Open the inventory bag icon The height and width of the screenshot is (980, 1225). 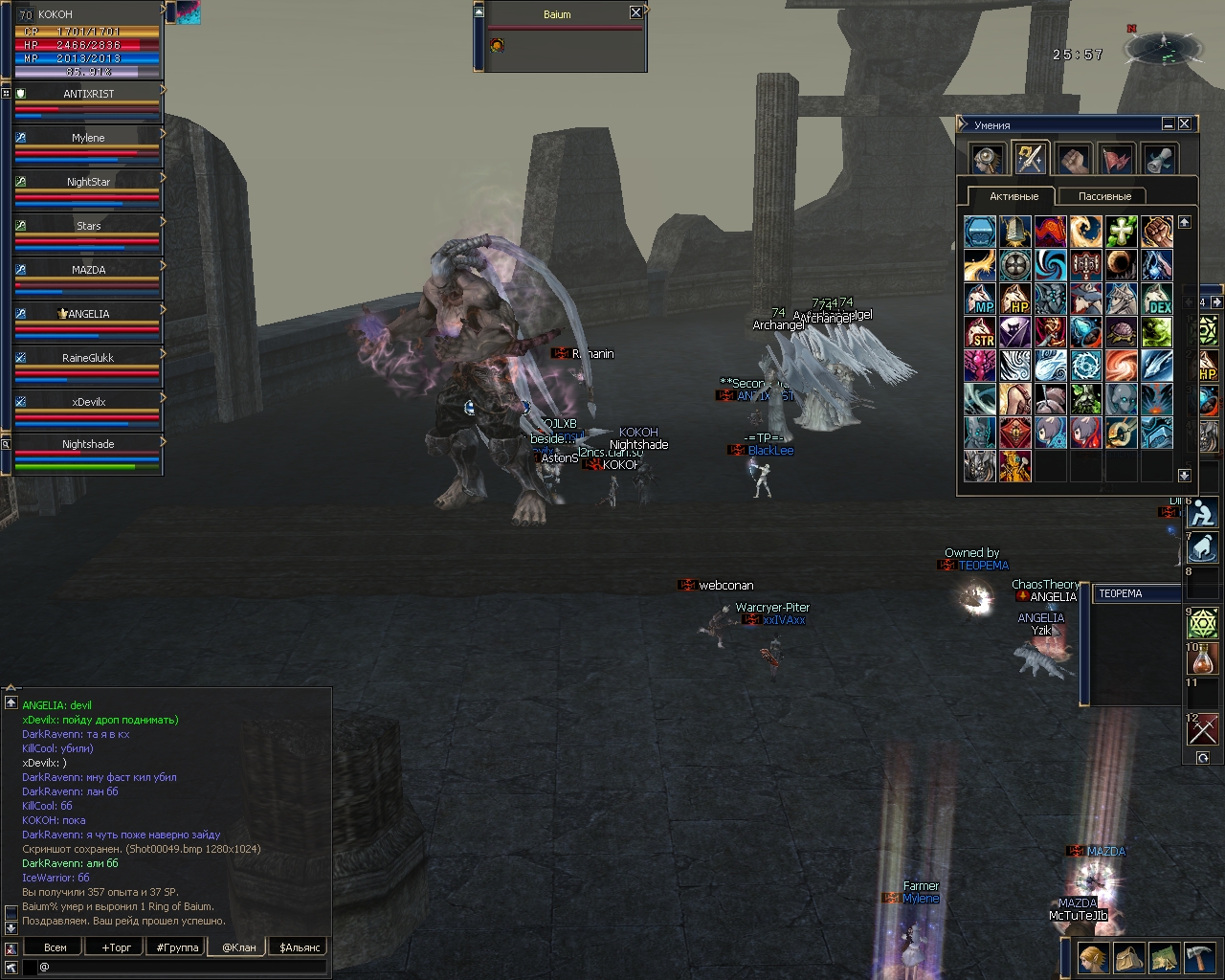[1128, 958]
